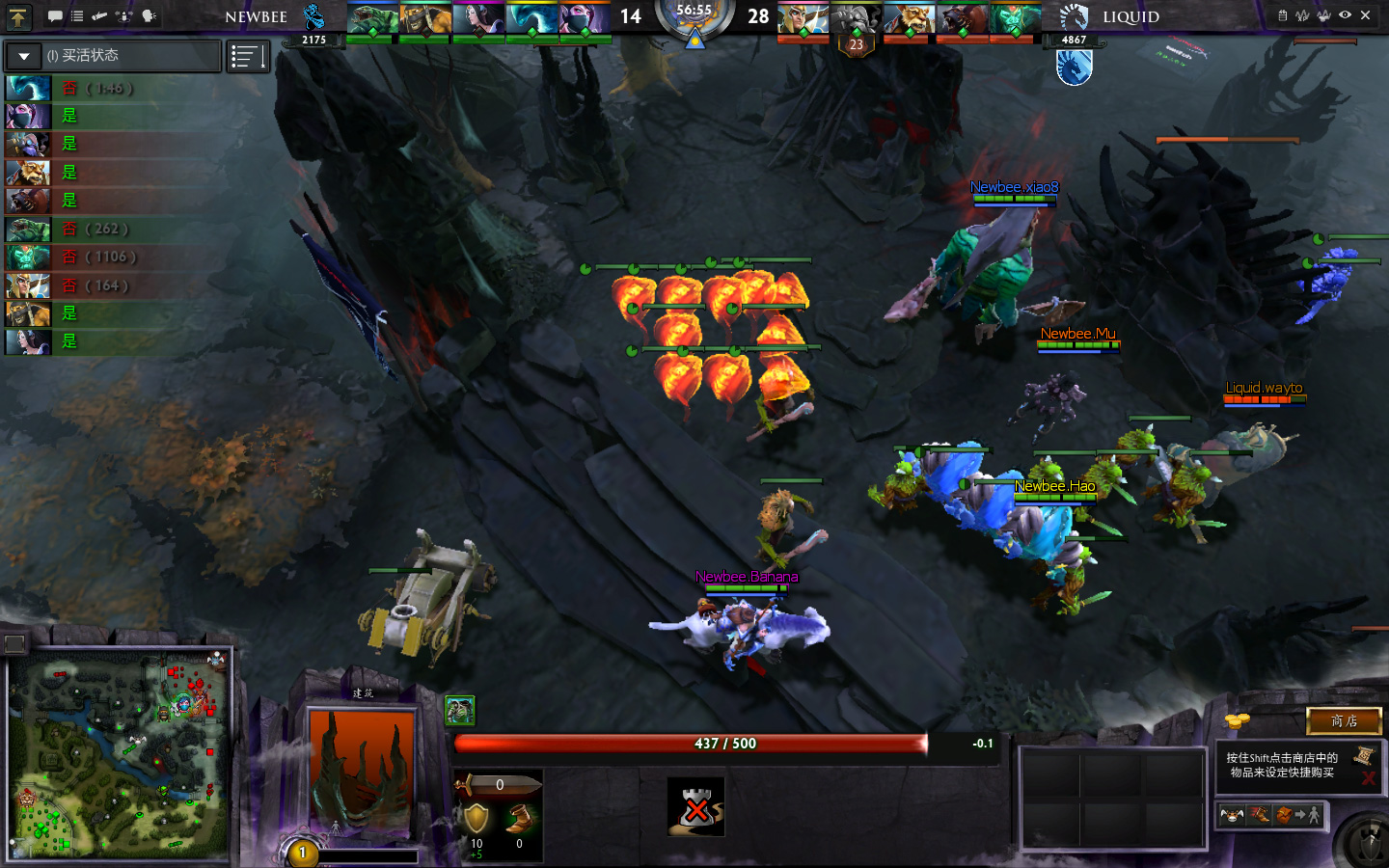Toggle the eye visibility icon at top-right
This screenshot has height=868, width=1389.
(x=1345, y=15)
